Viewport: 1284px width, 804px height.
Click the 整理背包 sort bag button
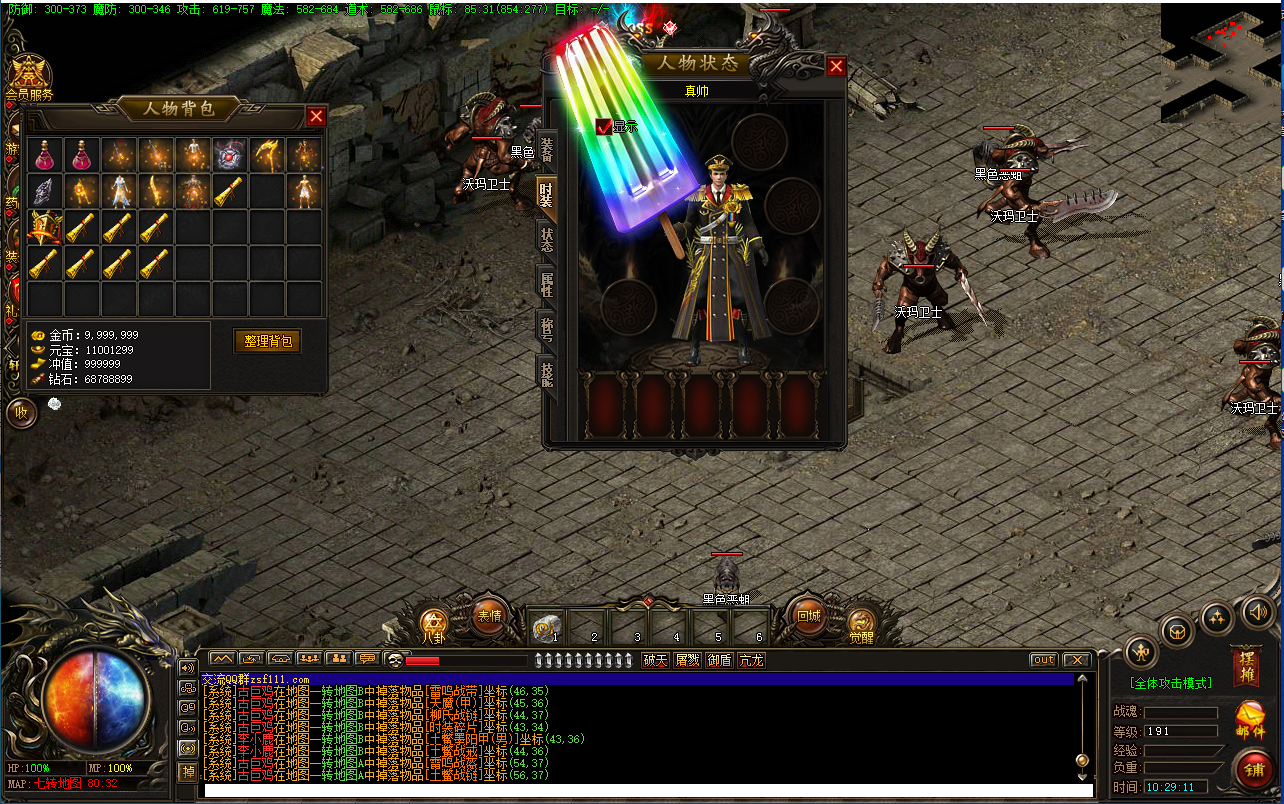[267, 341]
